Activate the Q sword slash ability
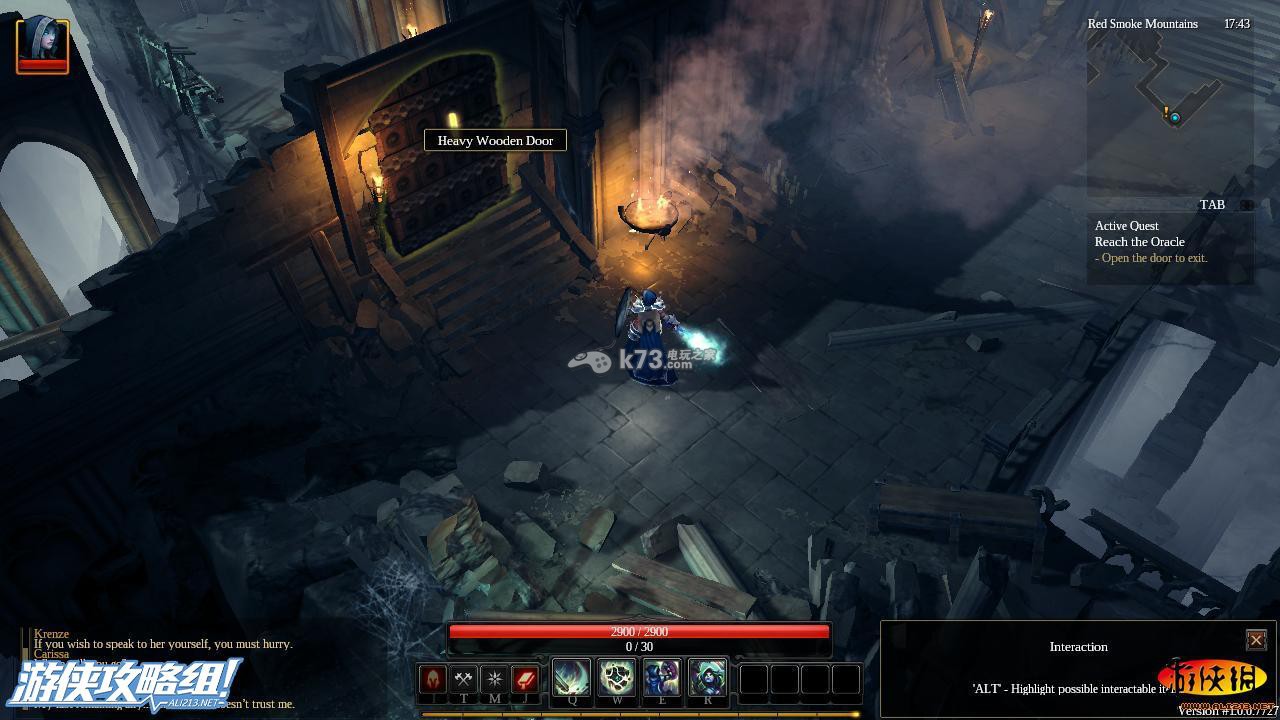The image size is (1280, 720). tap(571, 679)
